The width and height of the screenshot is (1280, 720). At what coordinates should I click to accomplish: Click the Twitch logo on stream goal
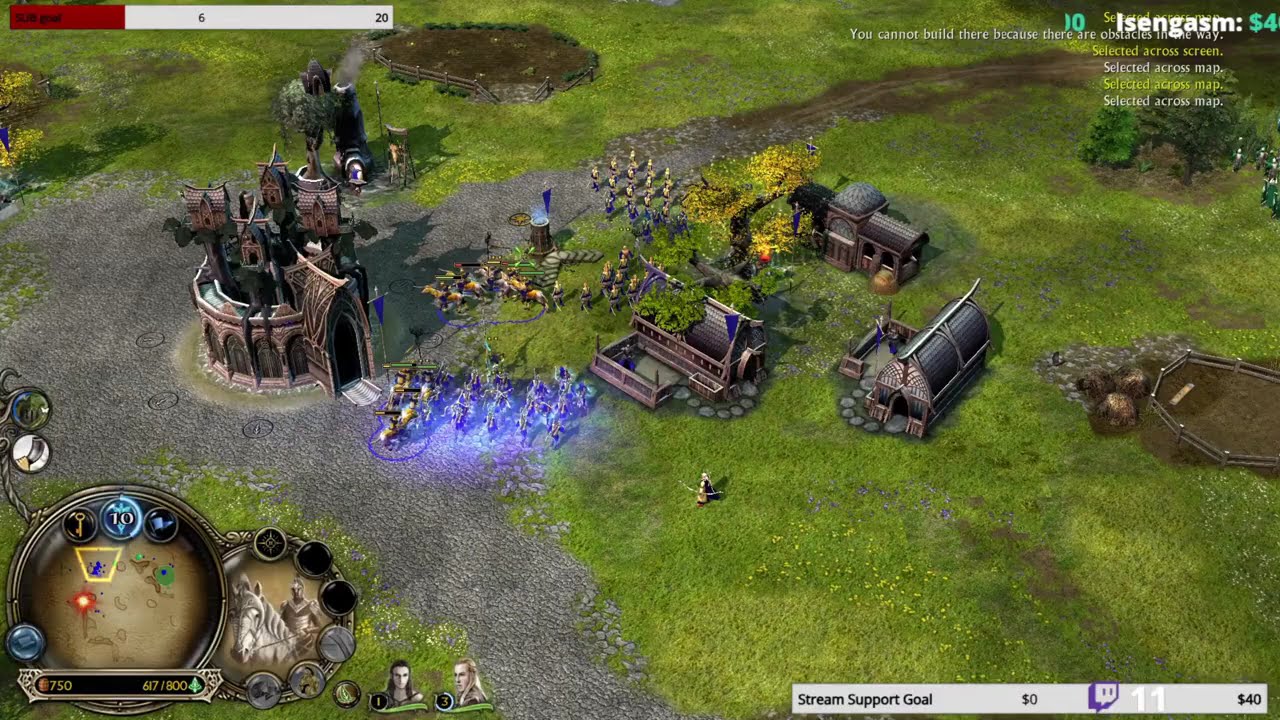pyautogui.click(x=1103, y=697)
